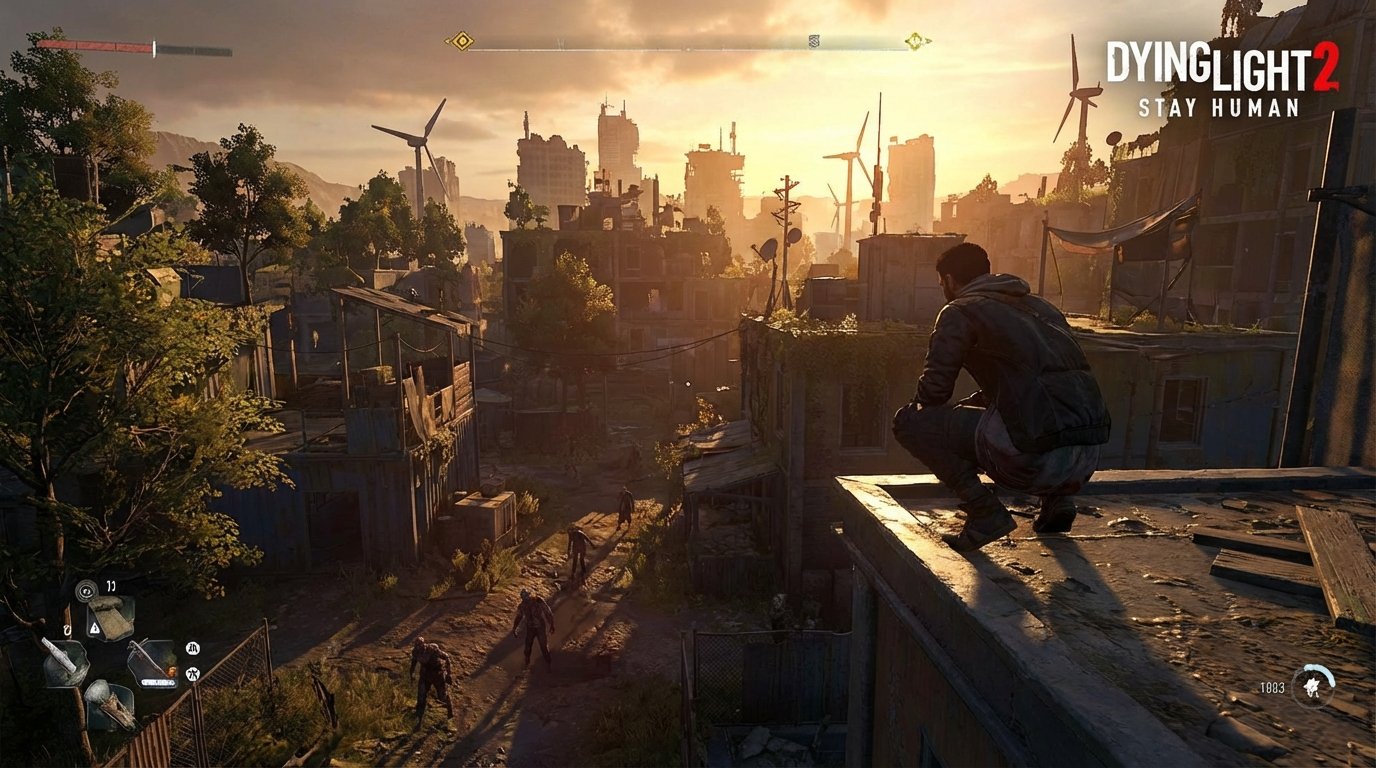Viewport: 1376px width, 768px height.
Task: Click the hazard triangle badge on the brick item
Action: pyautogui.click(x=94, y=629)
